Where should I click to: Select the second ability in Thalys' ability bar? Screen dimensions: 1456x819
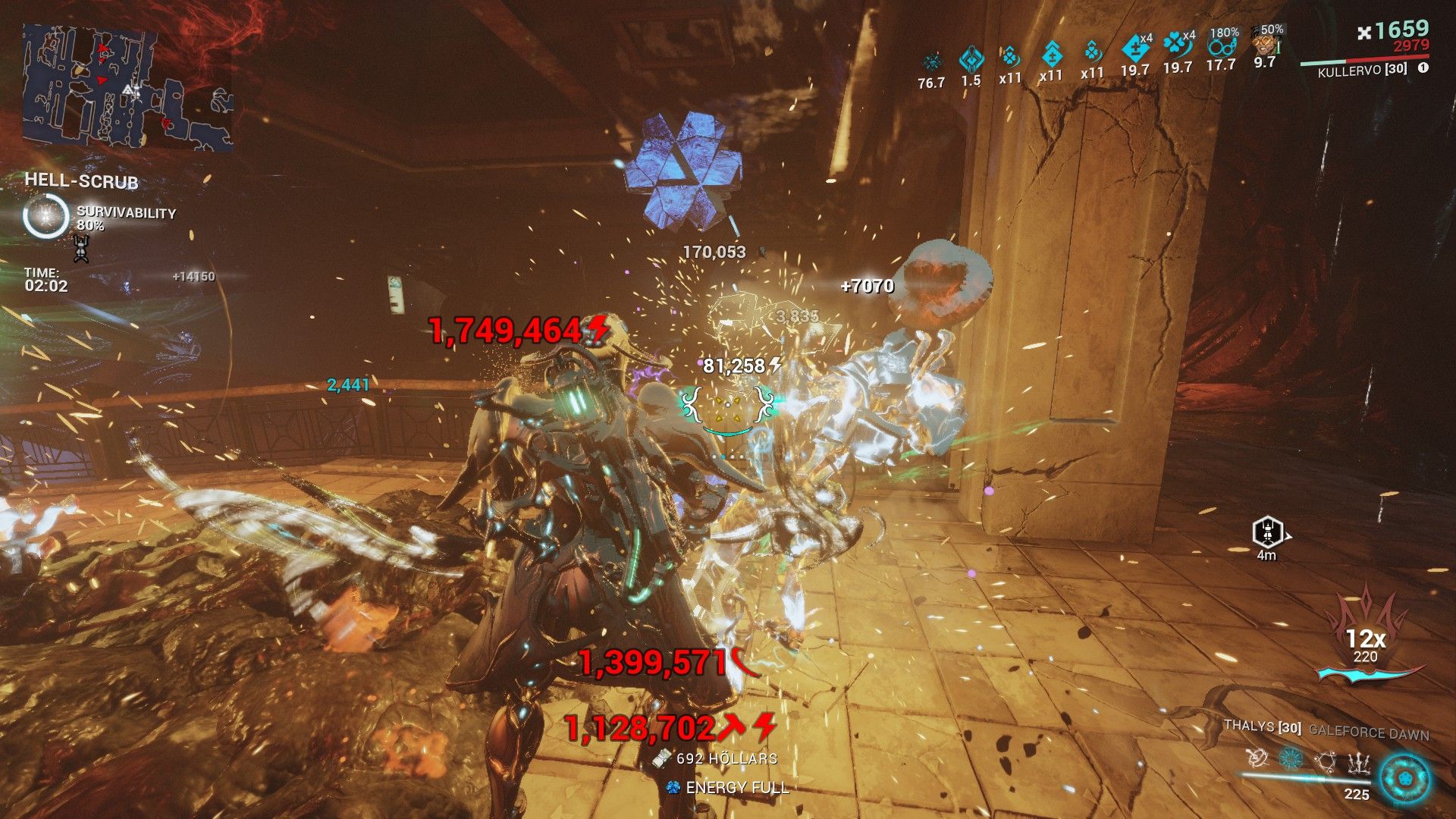point(1291,760)
